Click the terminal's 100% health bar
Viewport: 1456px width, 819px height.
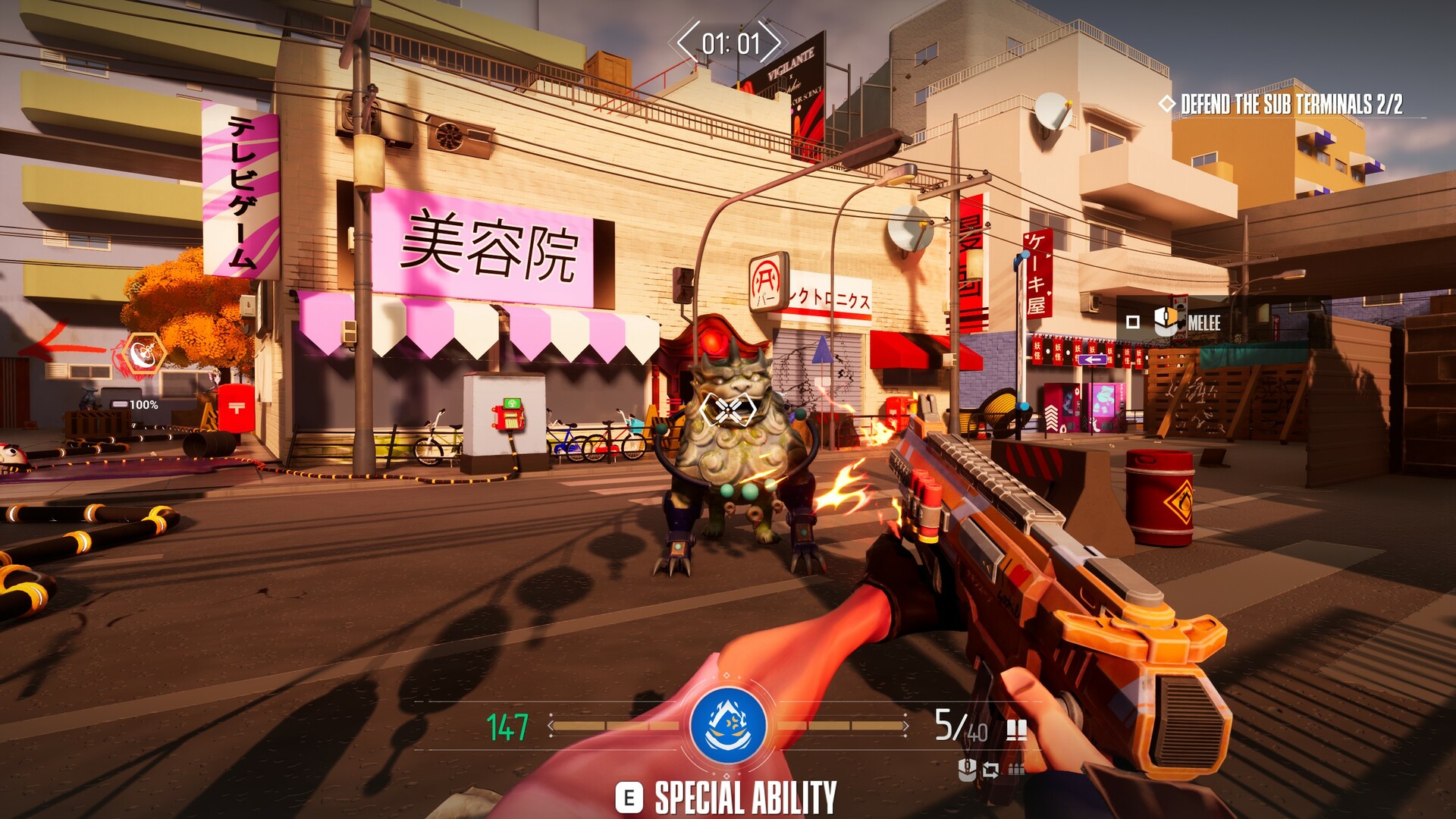121,403
